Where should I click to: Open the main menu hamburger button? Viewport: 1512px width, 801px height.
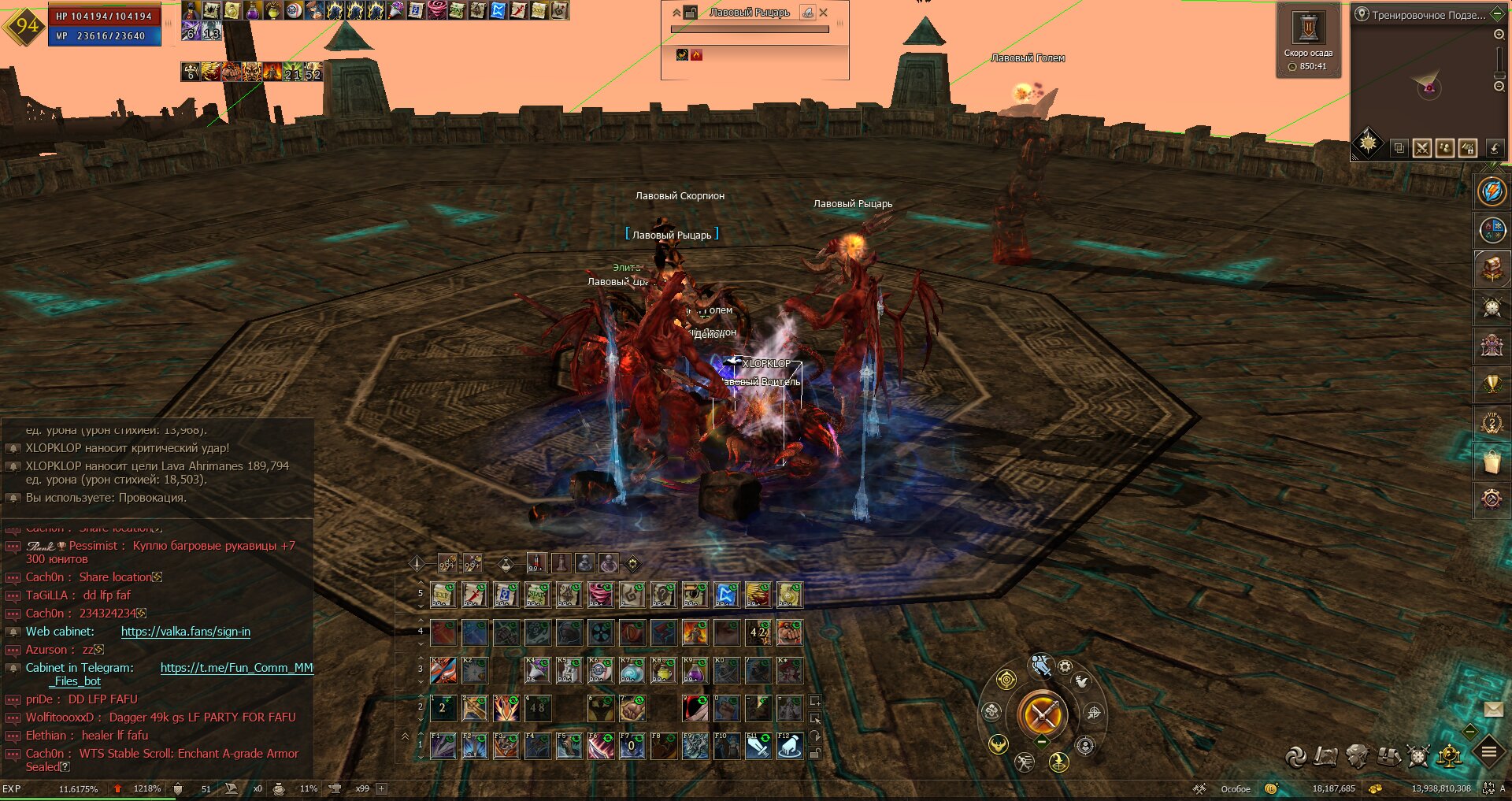pyautogui.click(x=1489, y=752)
